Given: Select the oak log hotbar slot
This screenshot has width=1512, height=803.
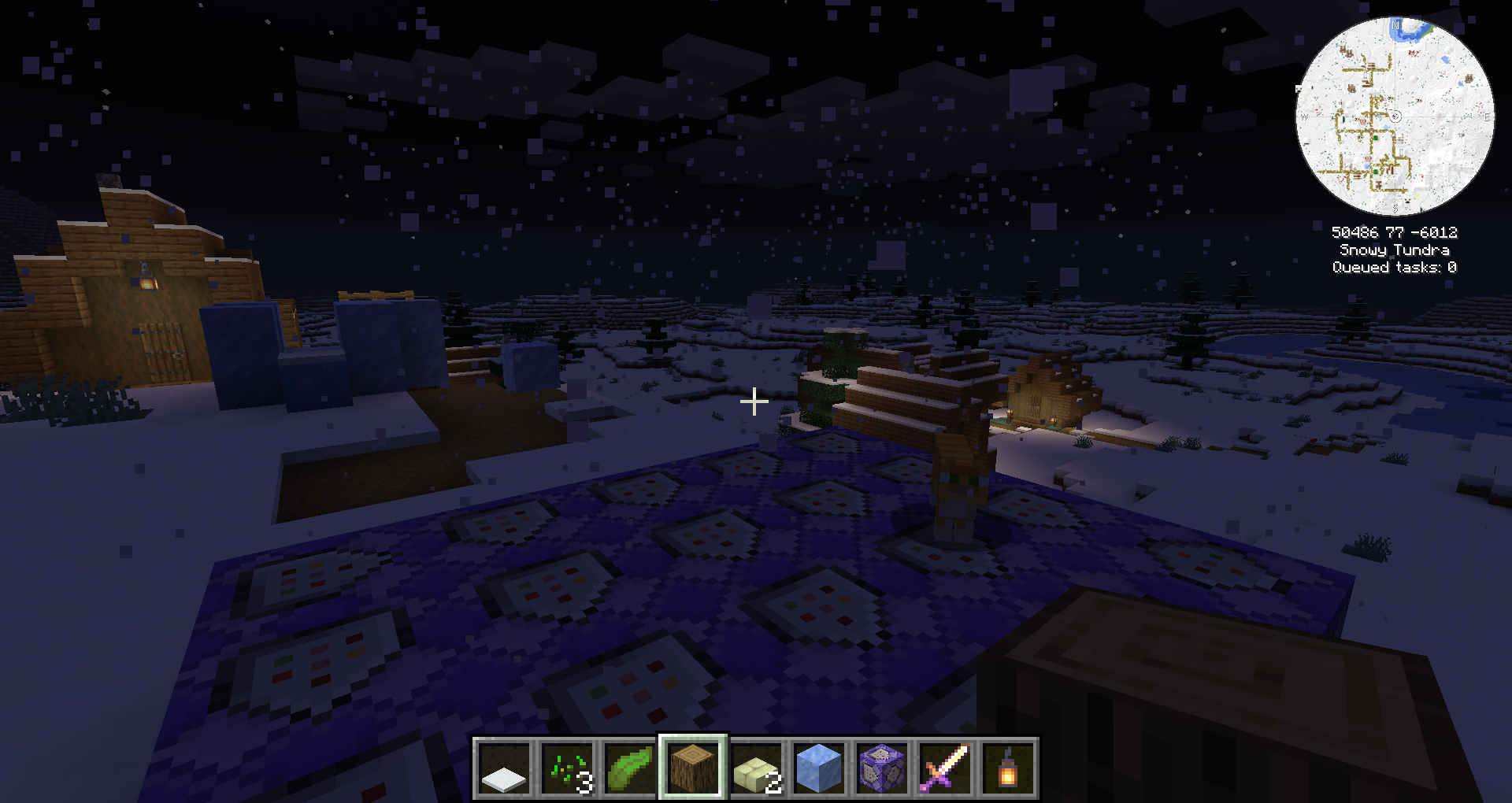Looking at the screenshot, I should 693,768.
